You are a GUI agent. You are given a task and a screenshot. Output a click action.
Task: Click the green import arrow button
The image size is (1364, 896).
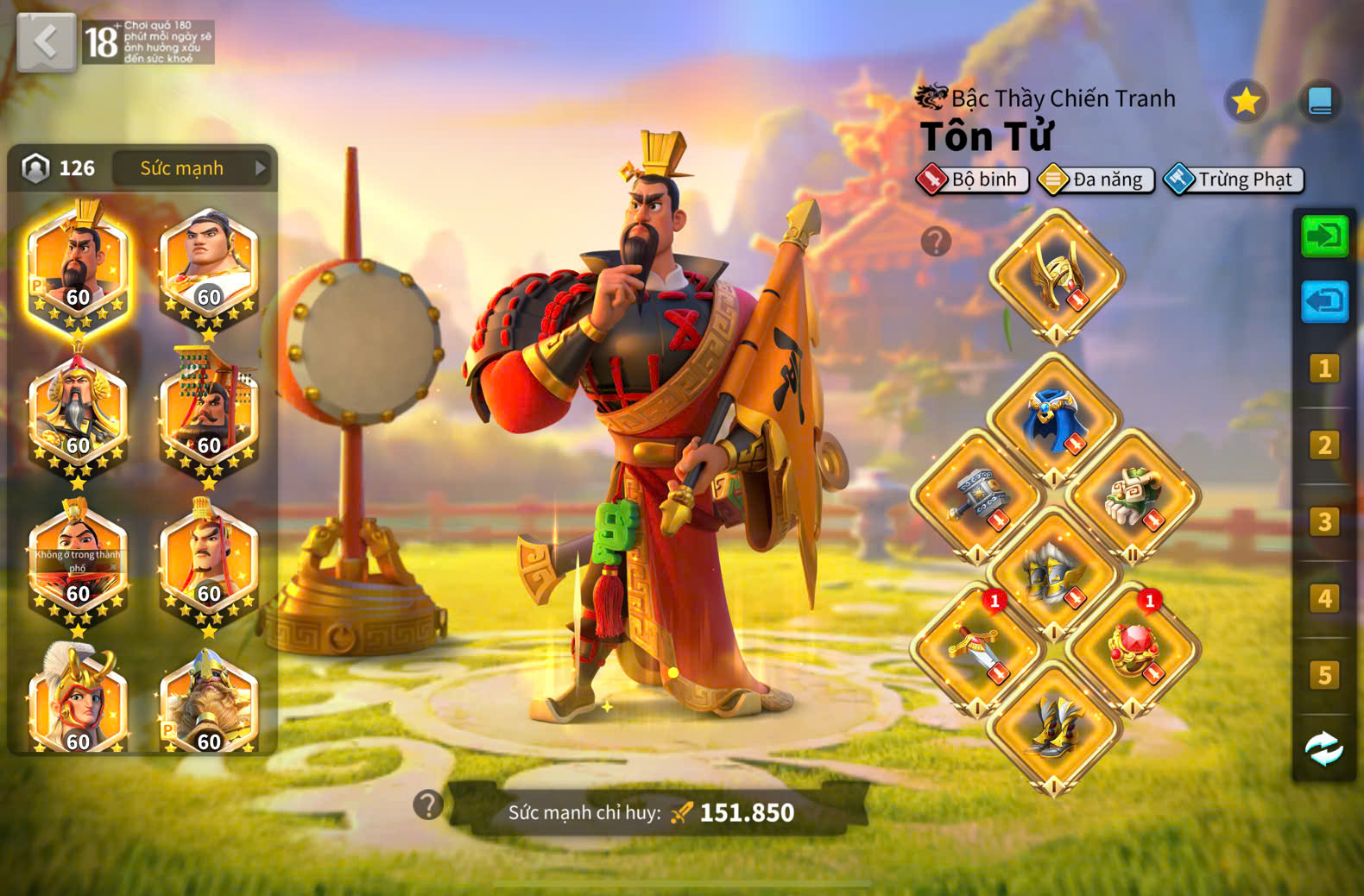coord(1323,236)
